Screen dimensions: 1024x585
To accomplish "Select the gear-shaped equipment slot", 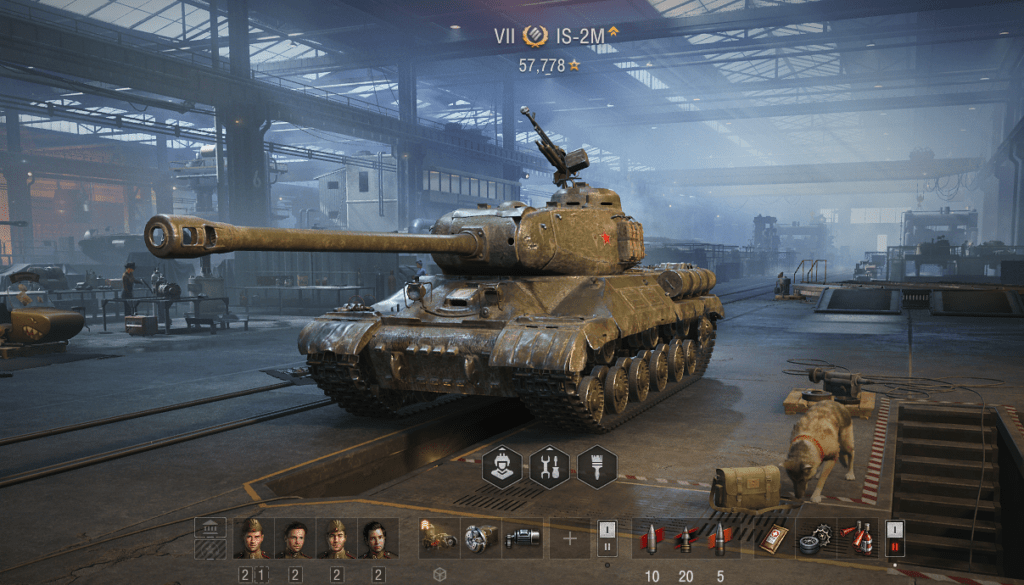I will (x=480, y=538).
